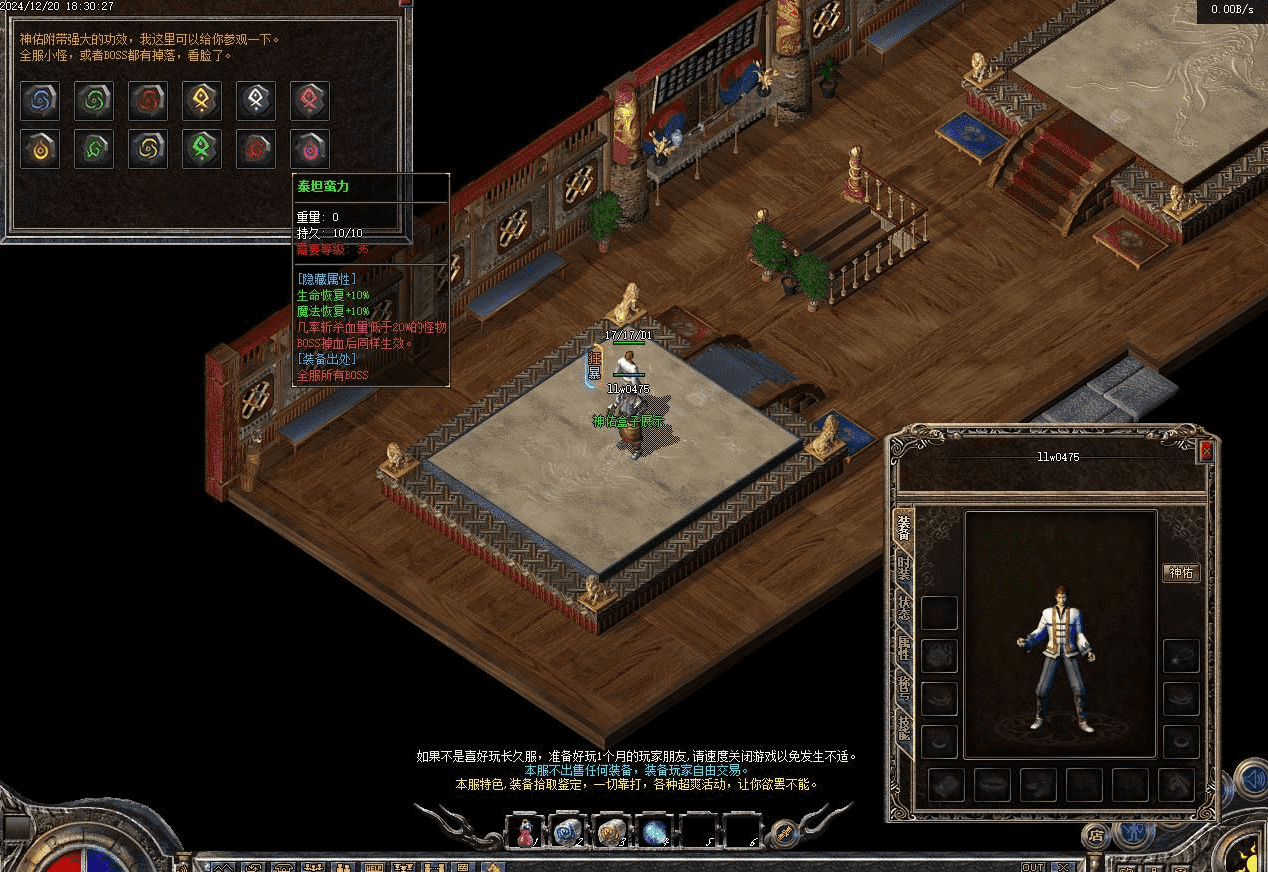The height and width of the screenshot is (872, 1268).
Task: Close the character equipment window
Action: click(x=1206, y=451)
